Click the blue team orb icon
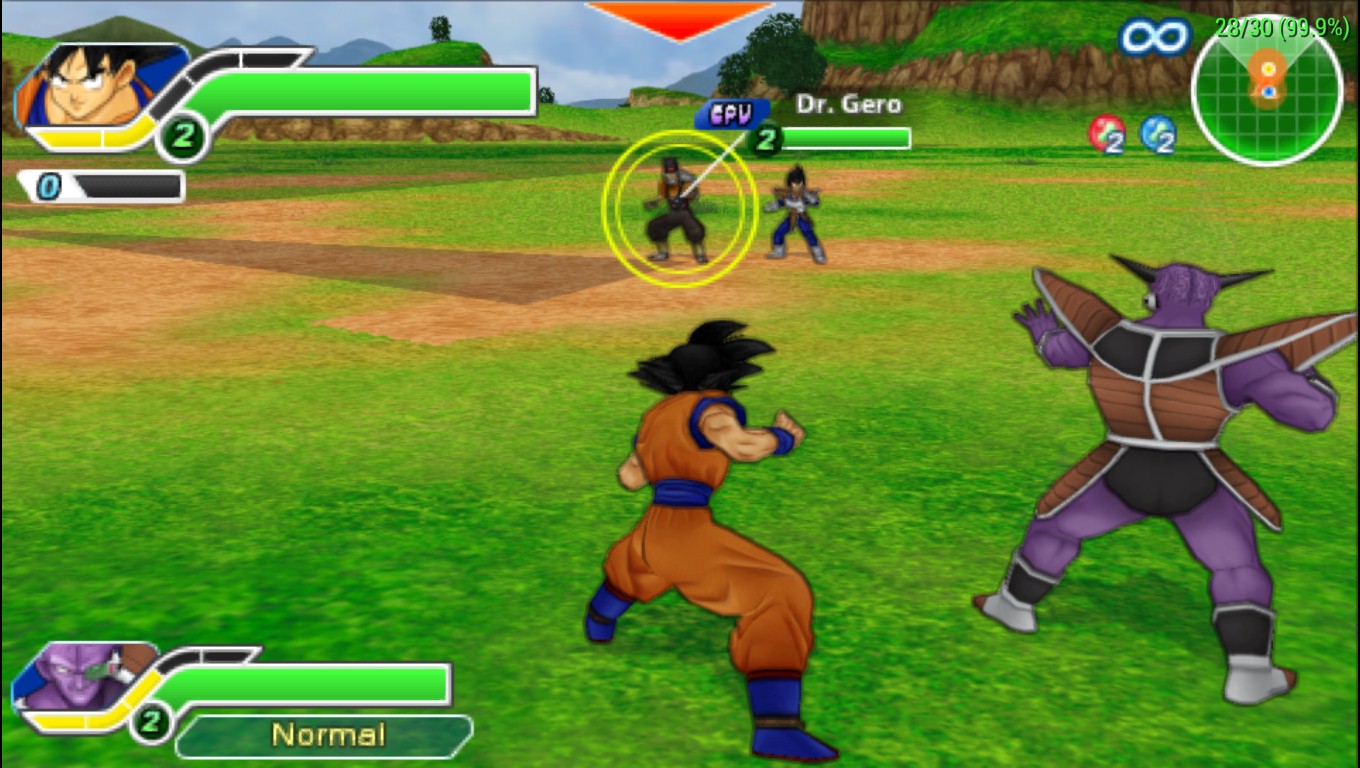The width and height of the screenshot is (1360, 768). coord(1157,133)
